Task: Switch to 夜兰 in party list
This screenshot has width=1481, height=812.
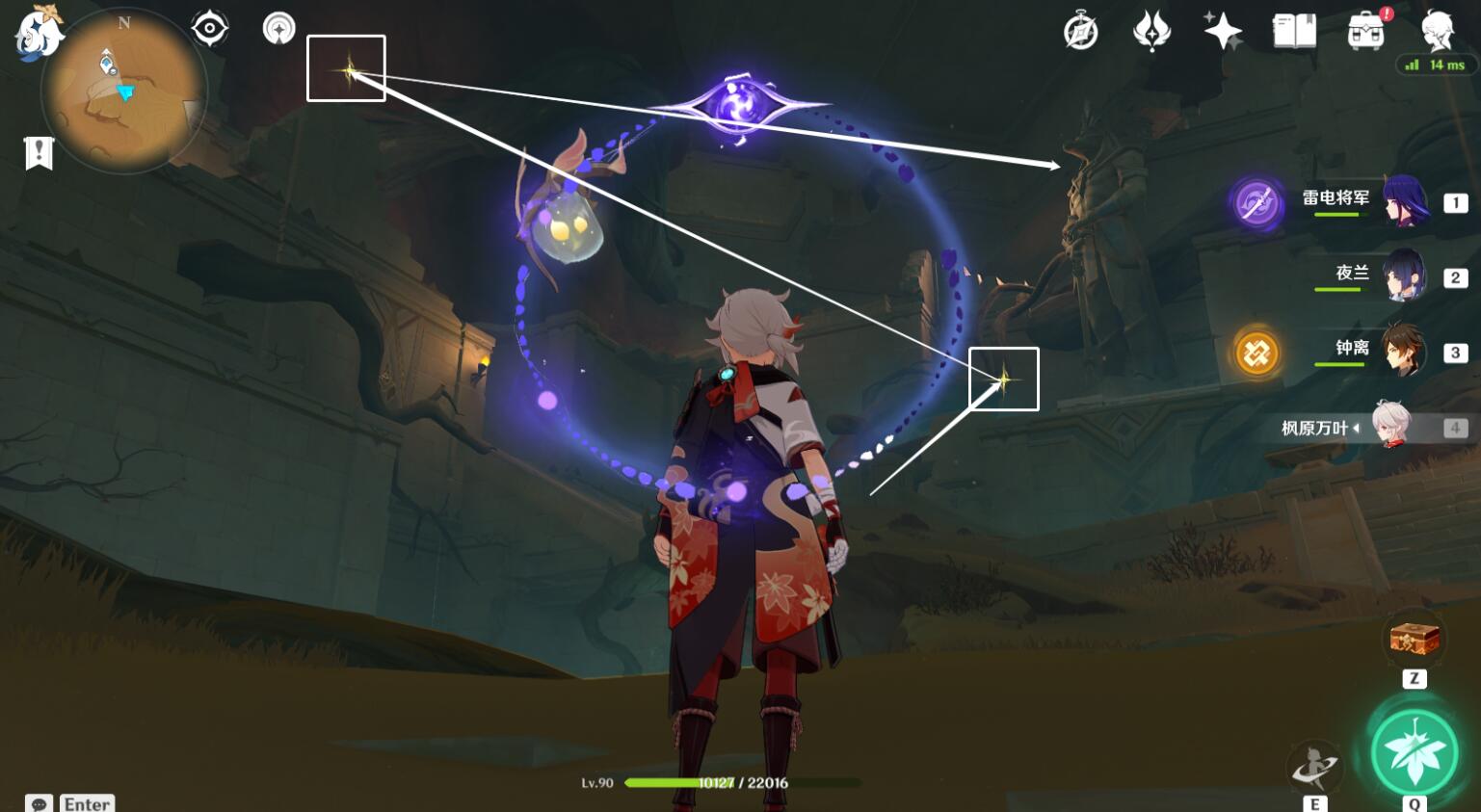Action: pyautogui.click(x=1368, y=276)
